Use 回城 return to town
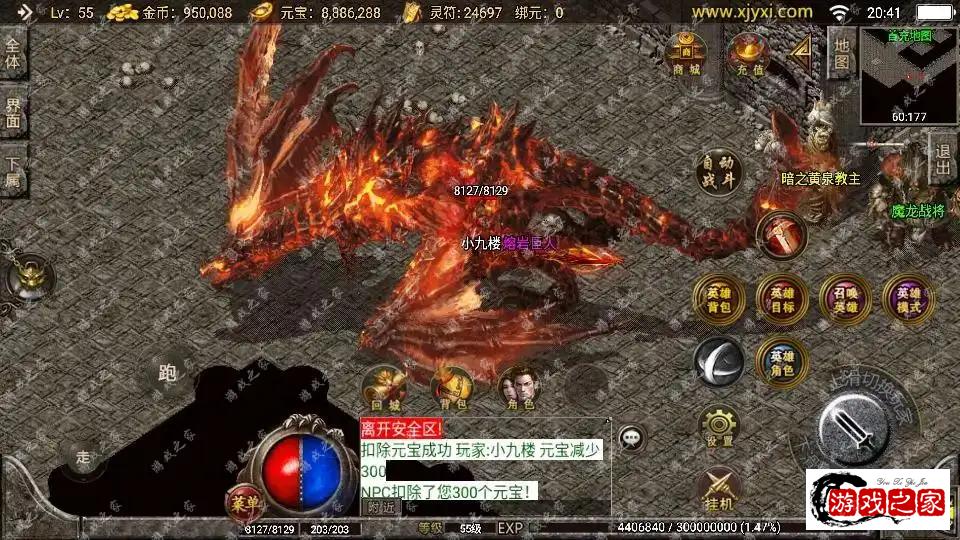This screenshot has width=960, height=540. pos(385,389)
